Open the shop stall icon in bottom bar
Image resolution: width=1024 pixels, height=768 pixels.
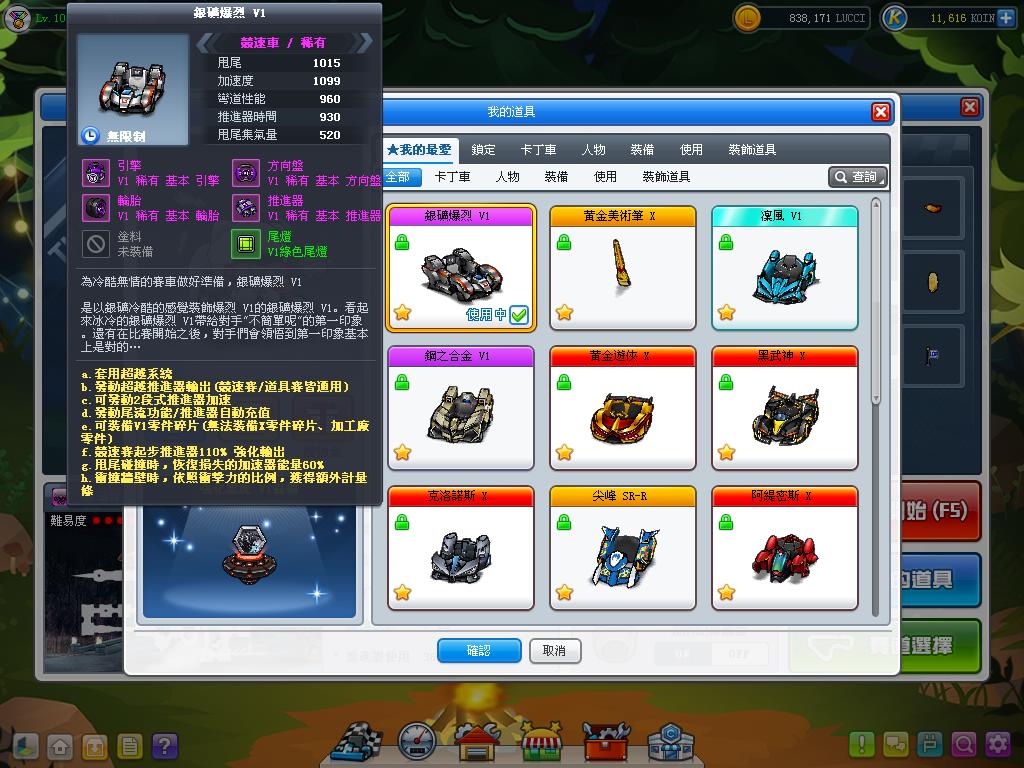point(542,742)
